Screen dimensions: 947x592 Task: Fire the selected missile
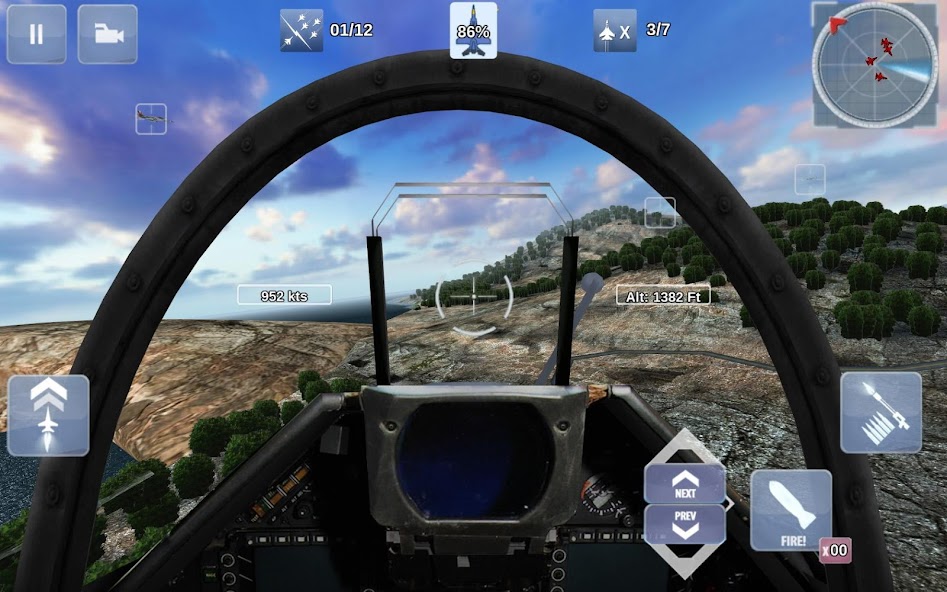pos(791,510)
